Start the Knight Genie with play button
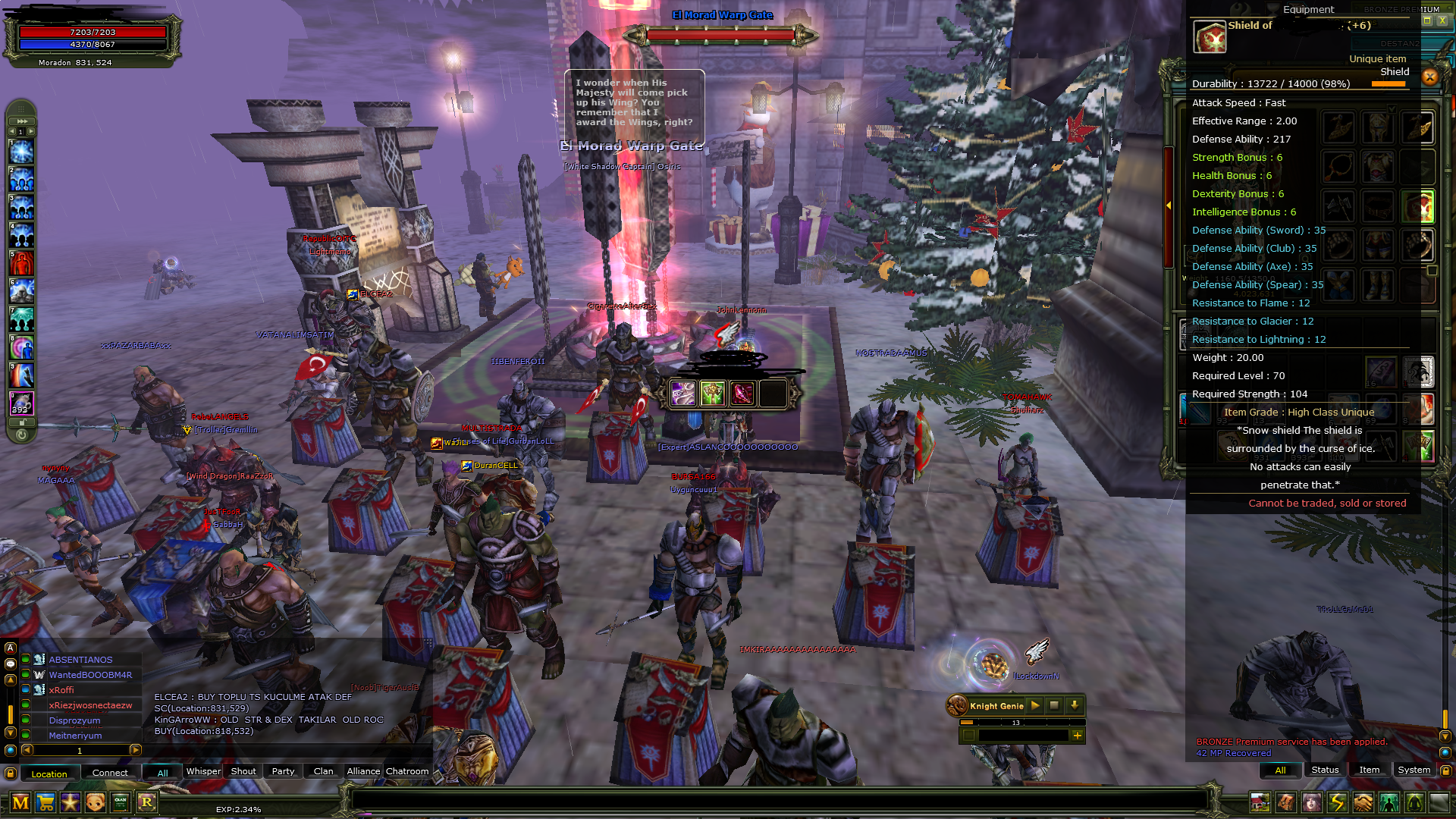1456x819 pixels. click(1035, 705)
